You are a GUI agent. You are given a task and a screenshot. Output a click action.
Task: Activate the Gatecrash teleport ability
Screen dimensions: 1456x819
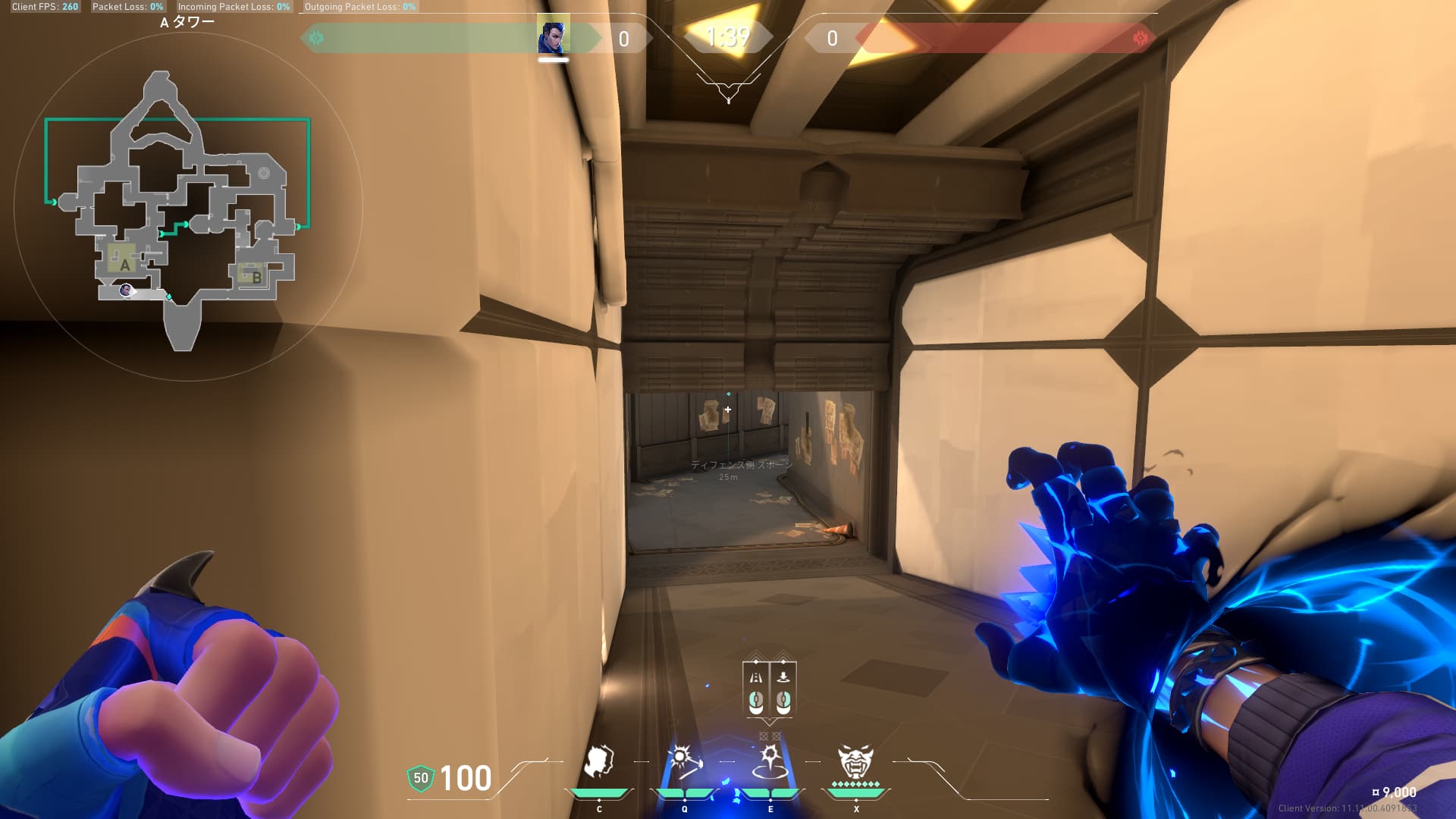770,761
